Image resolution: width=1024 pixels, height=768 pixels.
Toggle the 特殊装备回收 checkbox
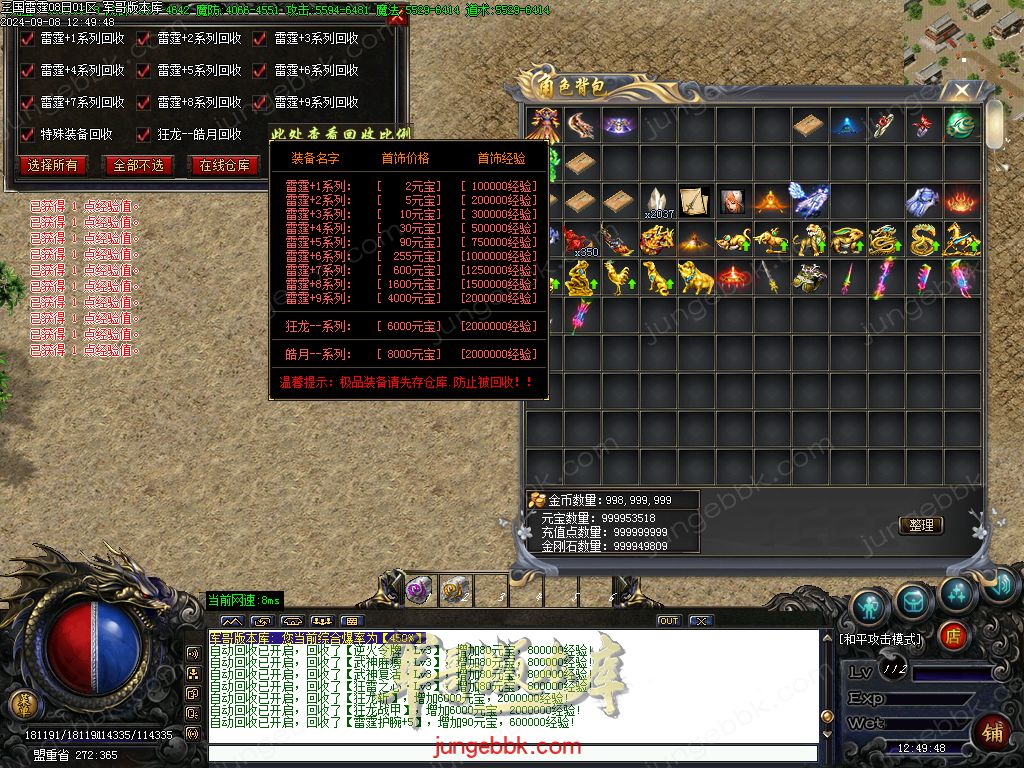(x=29, y=134)
